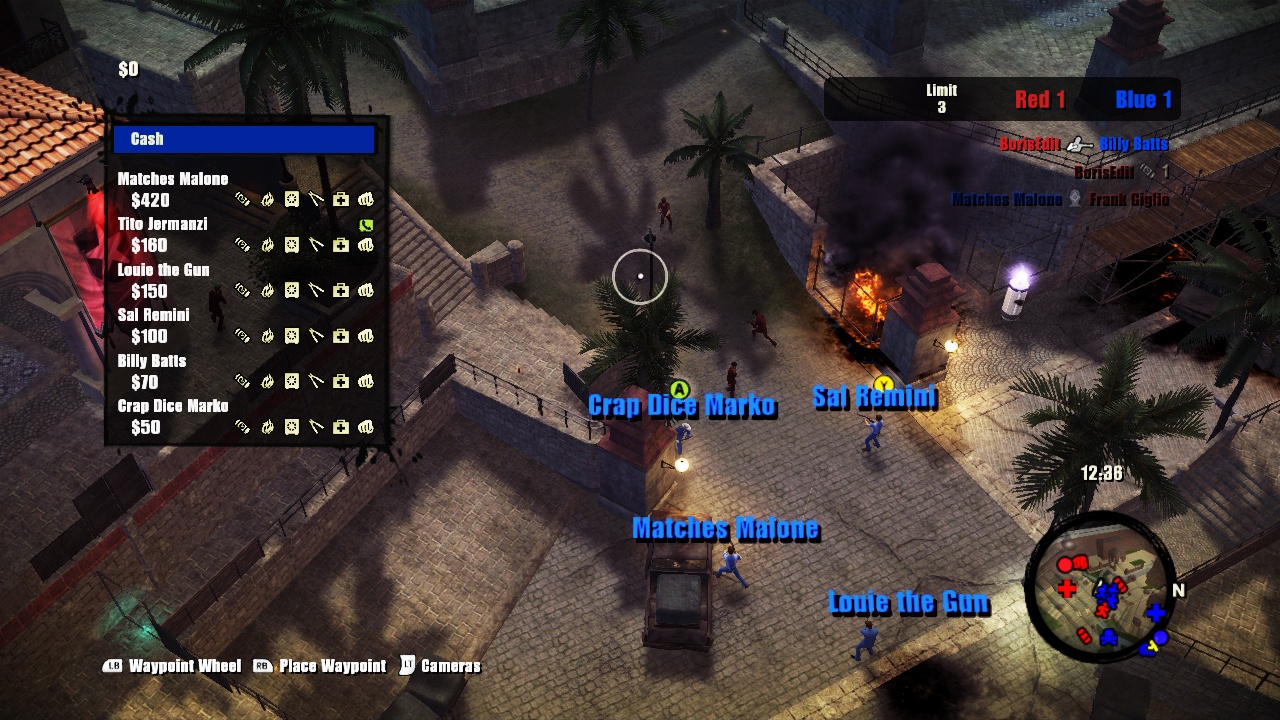The height and width of the screenshot is (720, 1280).
Task: Choose Matches Malone in the crew list
Action: [173, 180]
